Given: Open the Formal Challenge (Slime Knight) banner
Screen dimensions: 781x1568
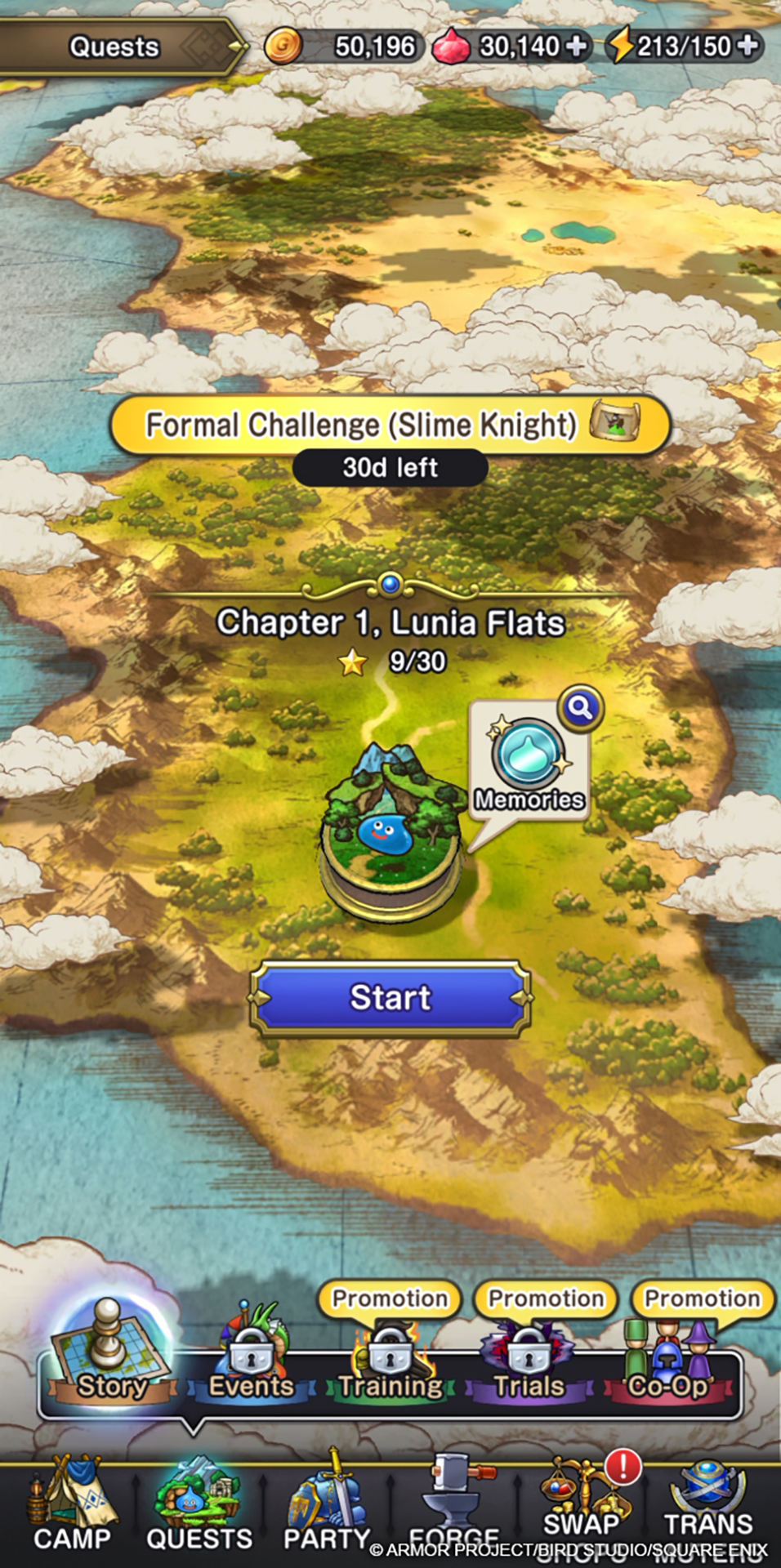Looking at the screenshot, I should pos(390,425).
